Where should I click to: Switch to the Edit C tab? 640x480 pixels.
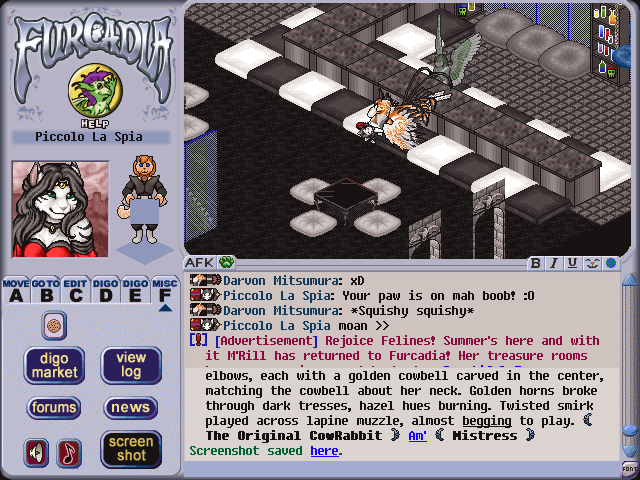(76, 289)
